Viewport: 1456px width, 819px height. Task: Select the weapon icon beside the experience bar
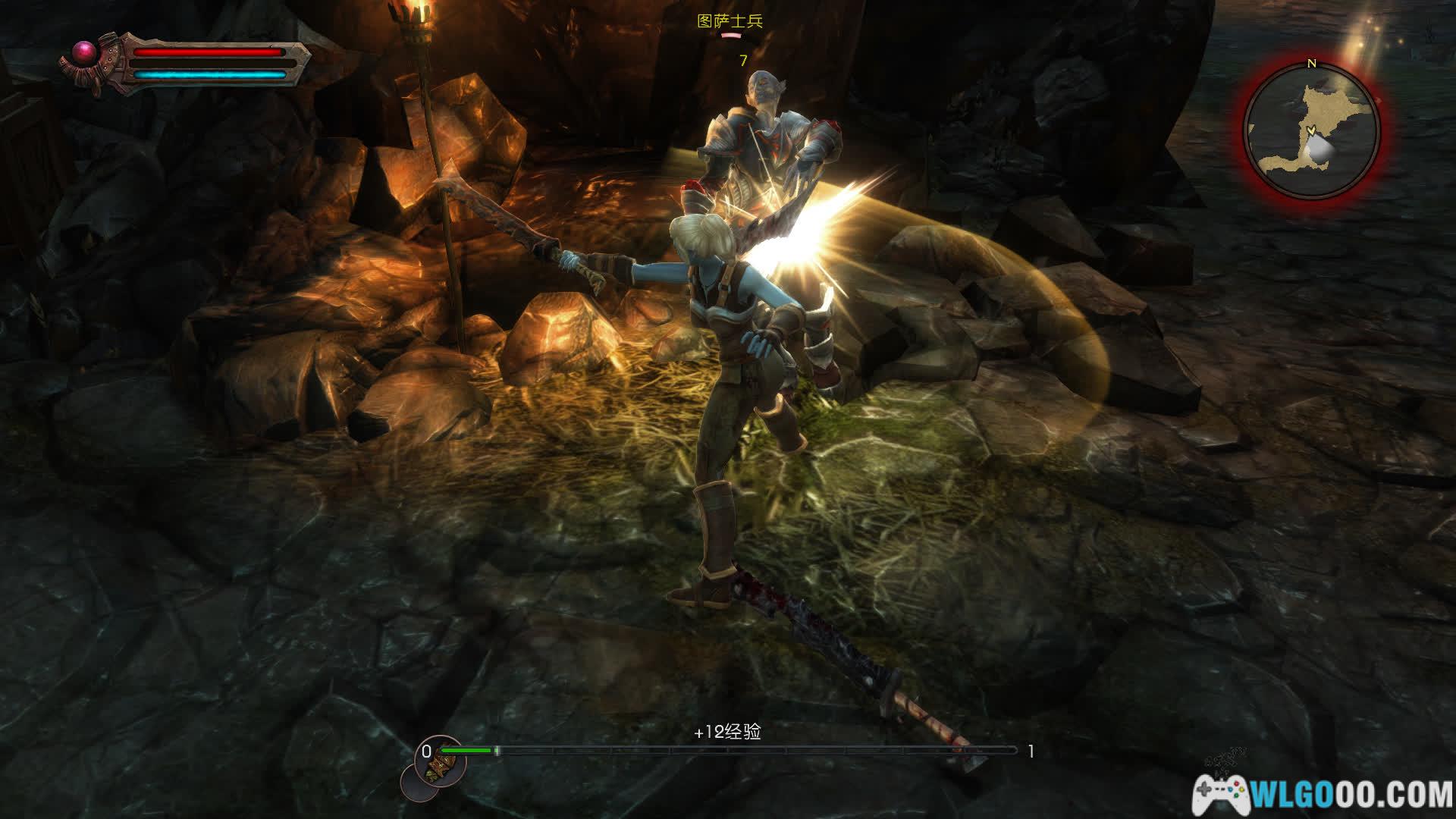(x=438, y=766)
